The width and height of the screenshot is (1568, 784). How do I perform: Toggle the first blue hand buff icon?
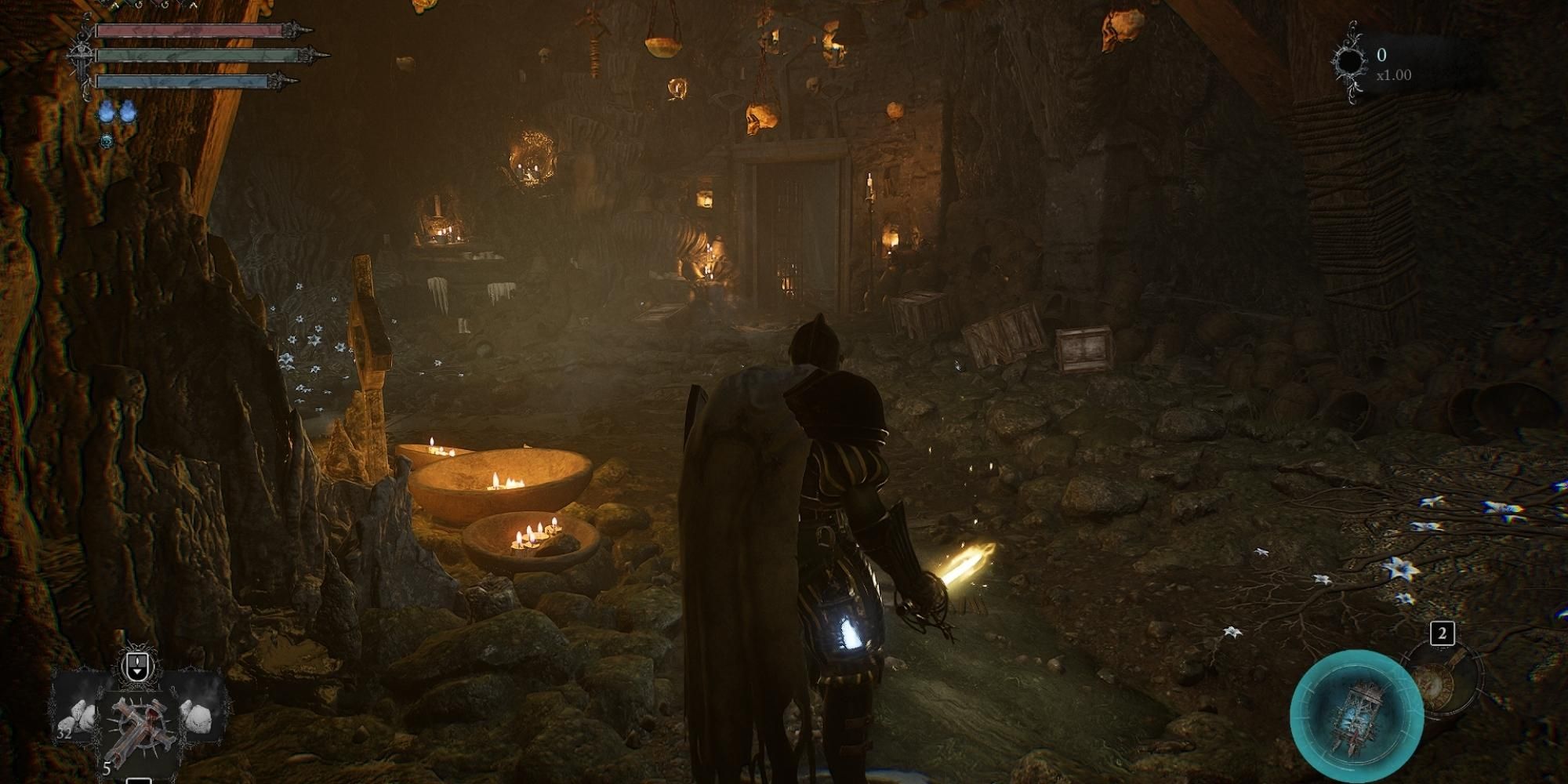coord(107,113)
